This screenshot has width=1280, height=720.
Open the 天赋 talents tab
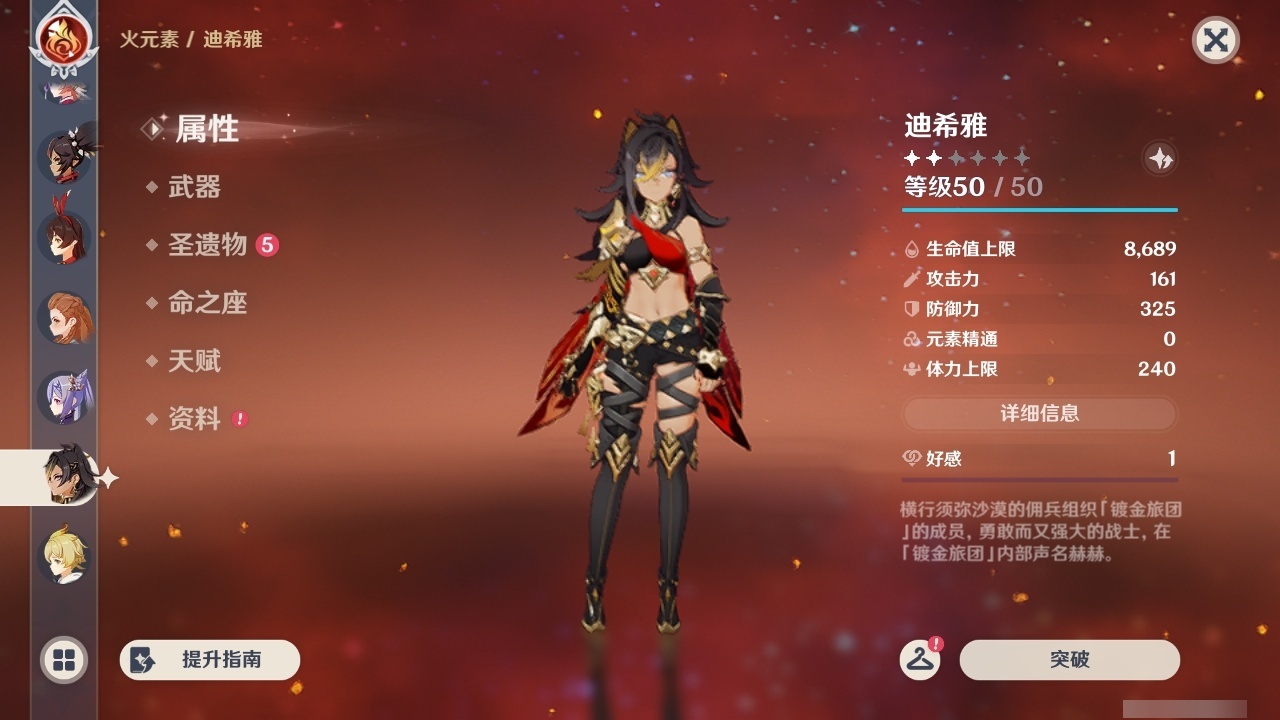pos(196,361)
